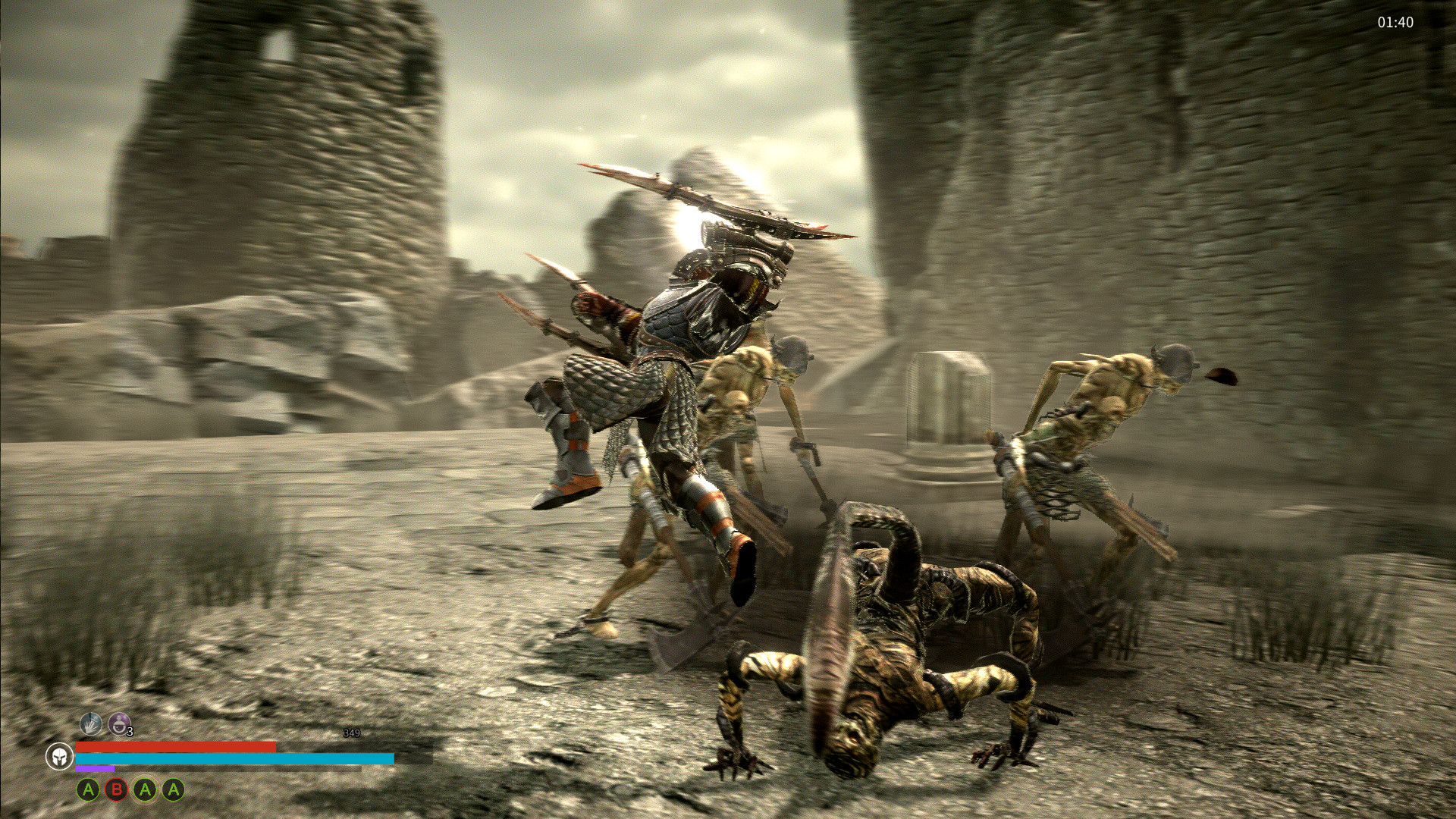Click the red B button combo icon
Viewport: 1456px width, 819px height.
(x=117, y=790)
